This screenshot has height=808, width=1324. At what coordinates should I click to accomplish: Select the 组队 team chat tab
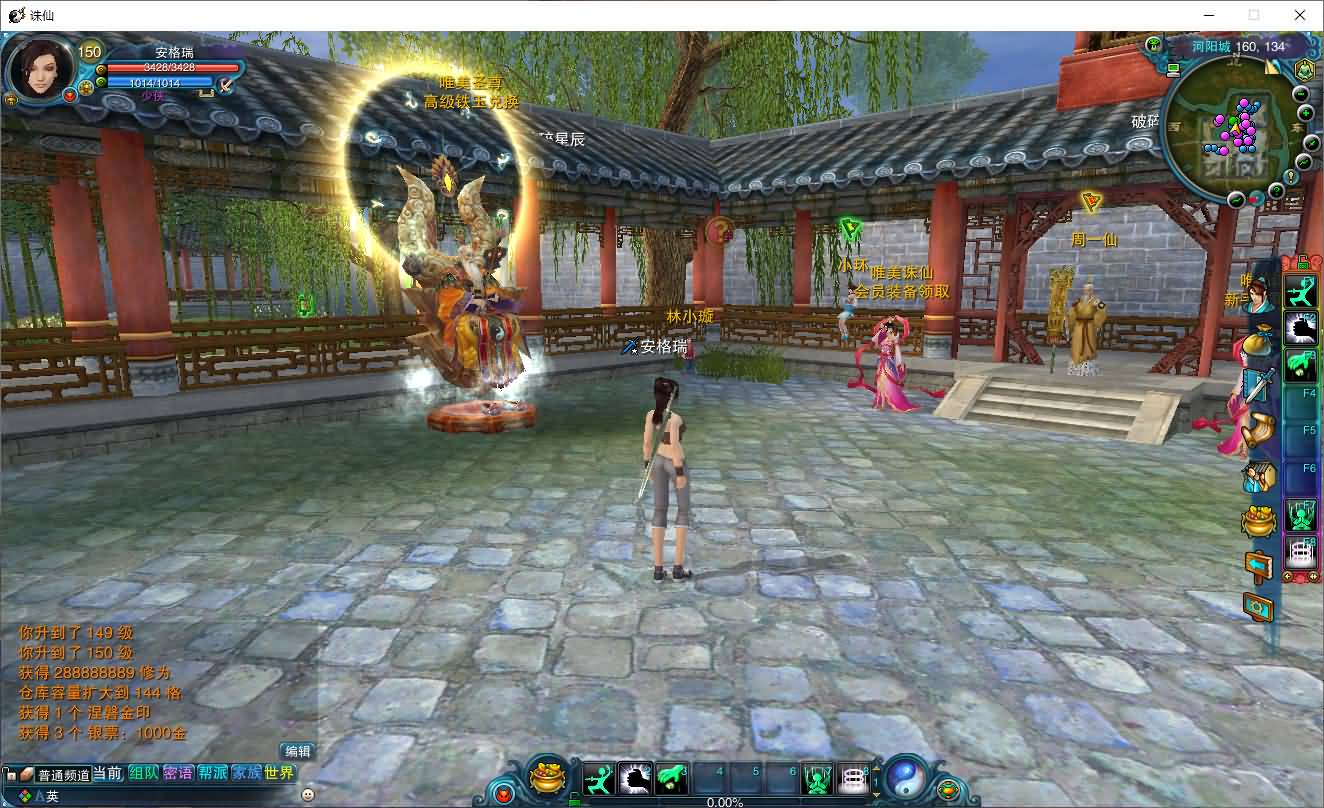coord(144,773)
